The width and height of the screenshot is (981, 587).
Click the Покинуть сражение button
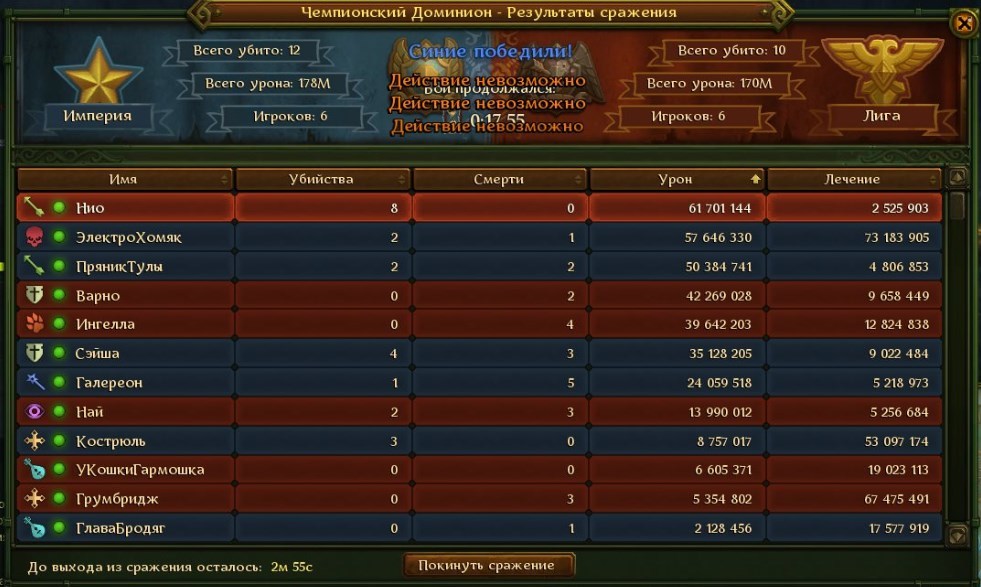[x=490, y=565]
